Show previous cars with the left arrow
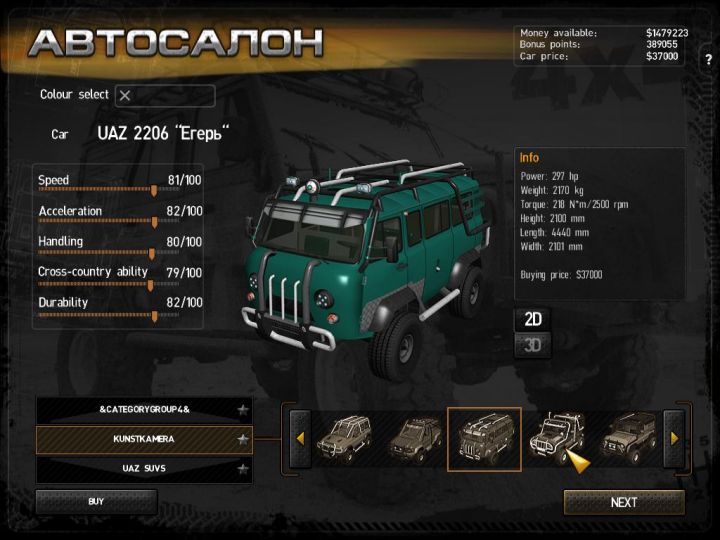 [x=299, y=438]
